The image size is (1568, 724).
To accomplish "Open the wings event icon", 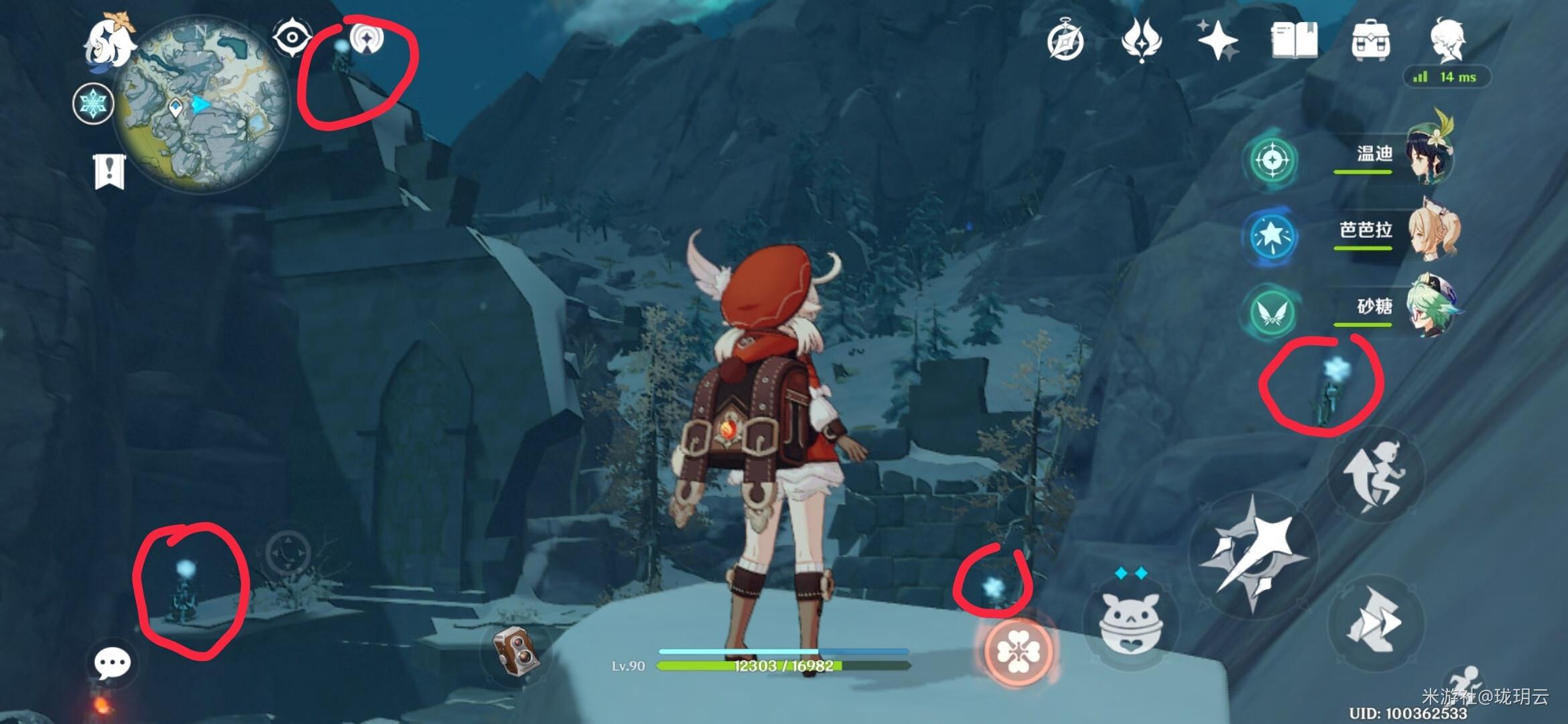I will coord(1141,40).
